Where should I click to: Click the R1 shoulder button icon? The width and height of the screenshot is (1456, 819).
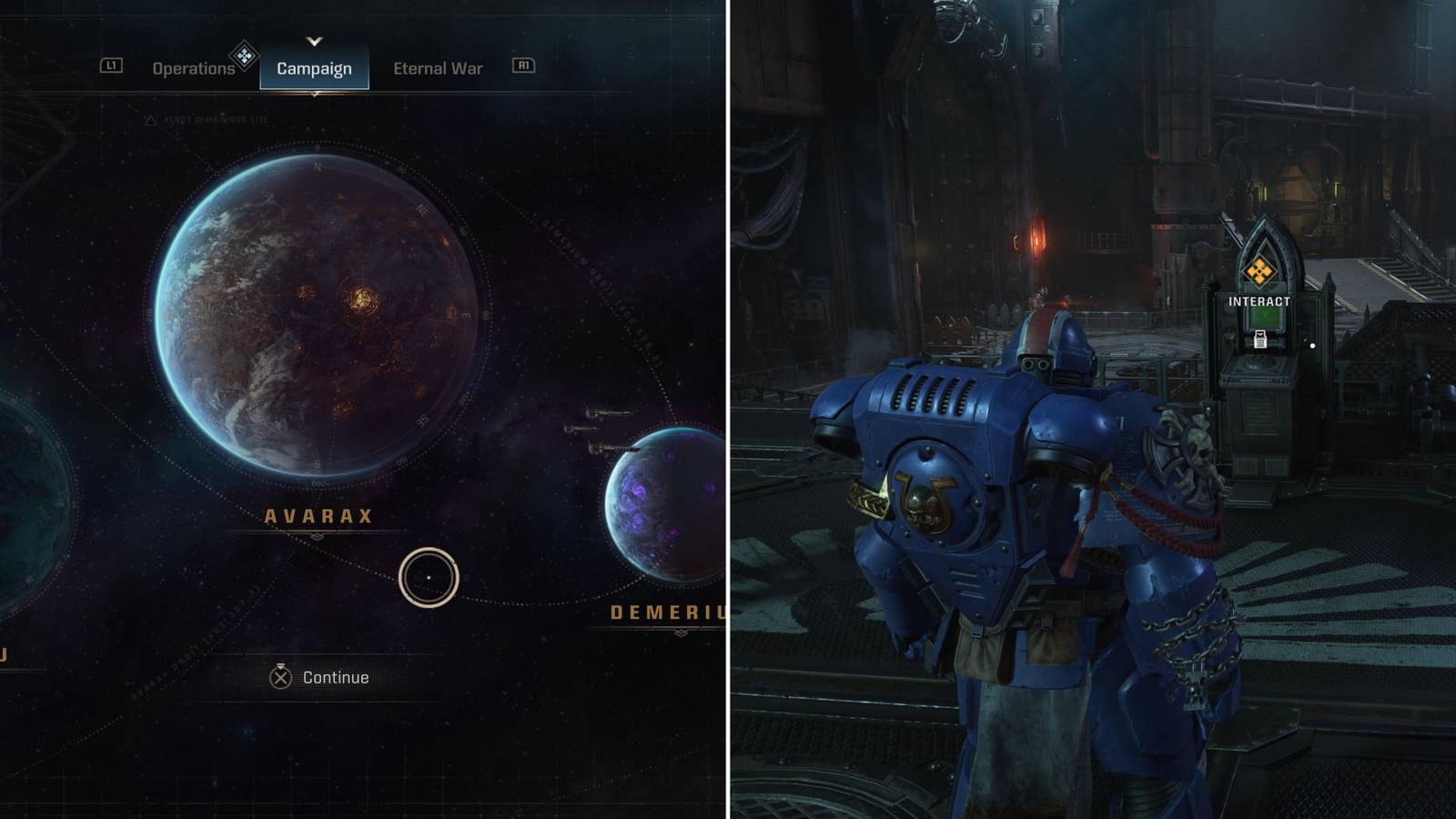(523, 66)
